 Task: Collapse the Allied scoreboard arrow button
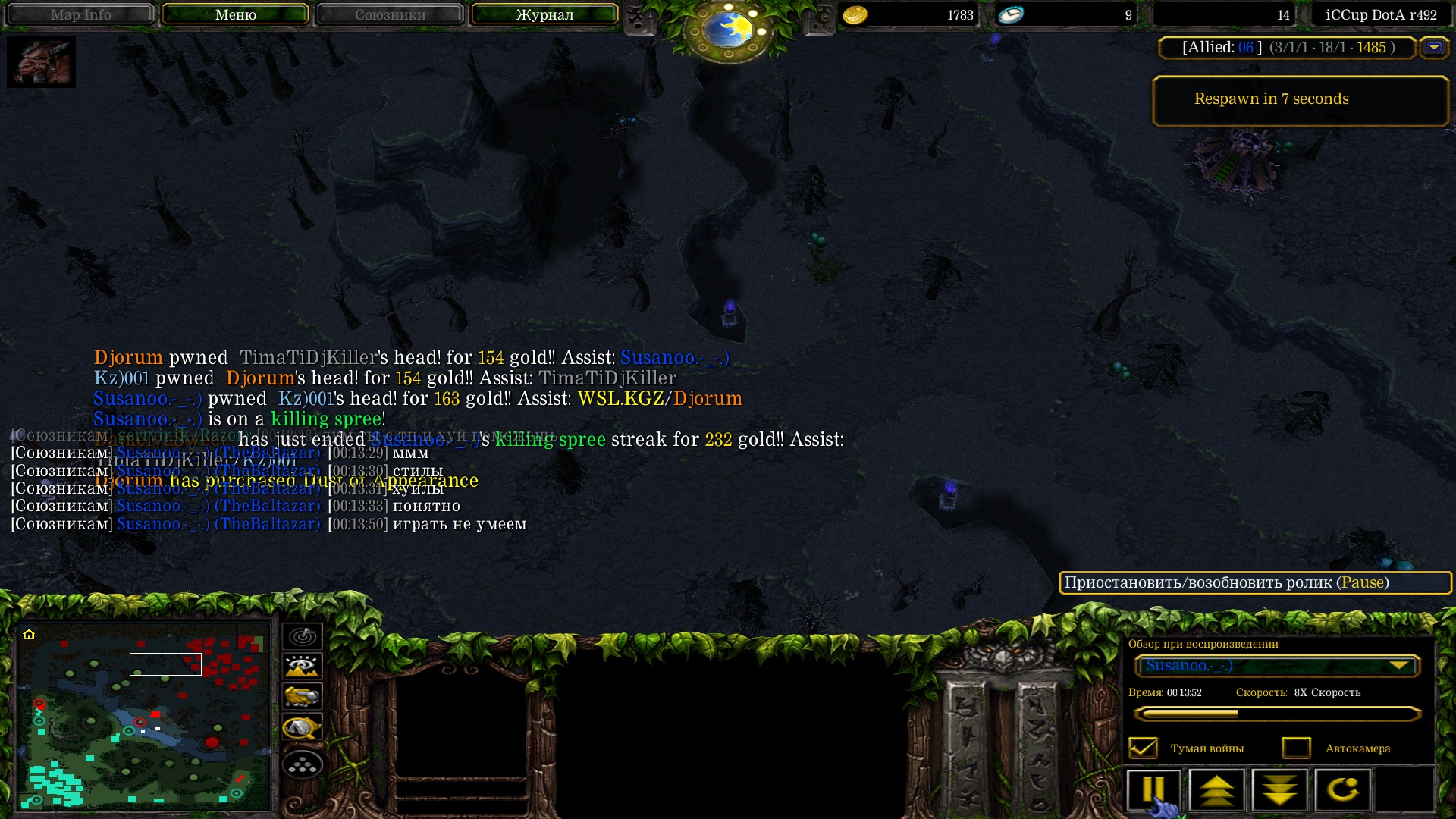[x=1433, y=48]
